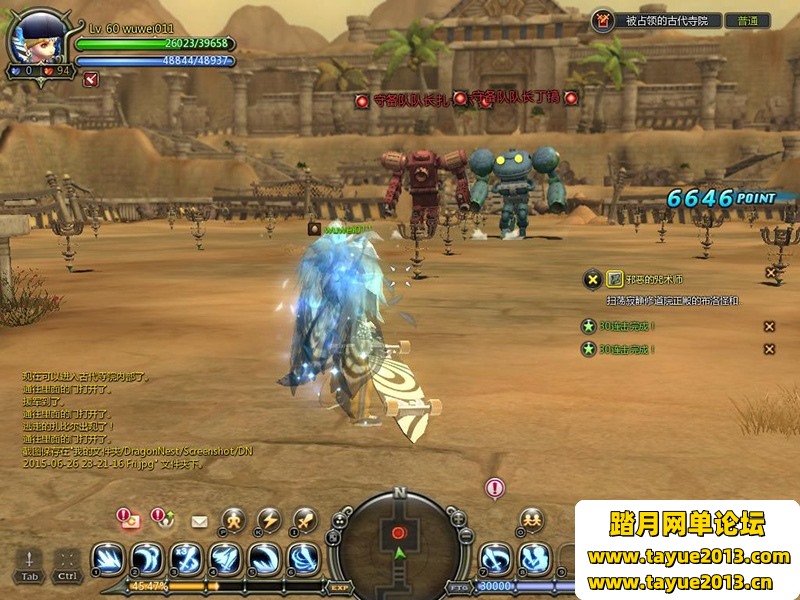Click the wuwei011 player portrait
Image resolution: width=800 pixels, height=600 pixels.
pos(38,38)
